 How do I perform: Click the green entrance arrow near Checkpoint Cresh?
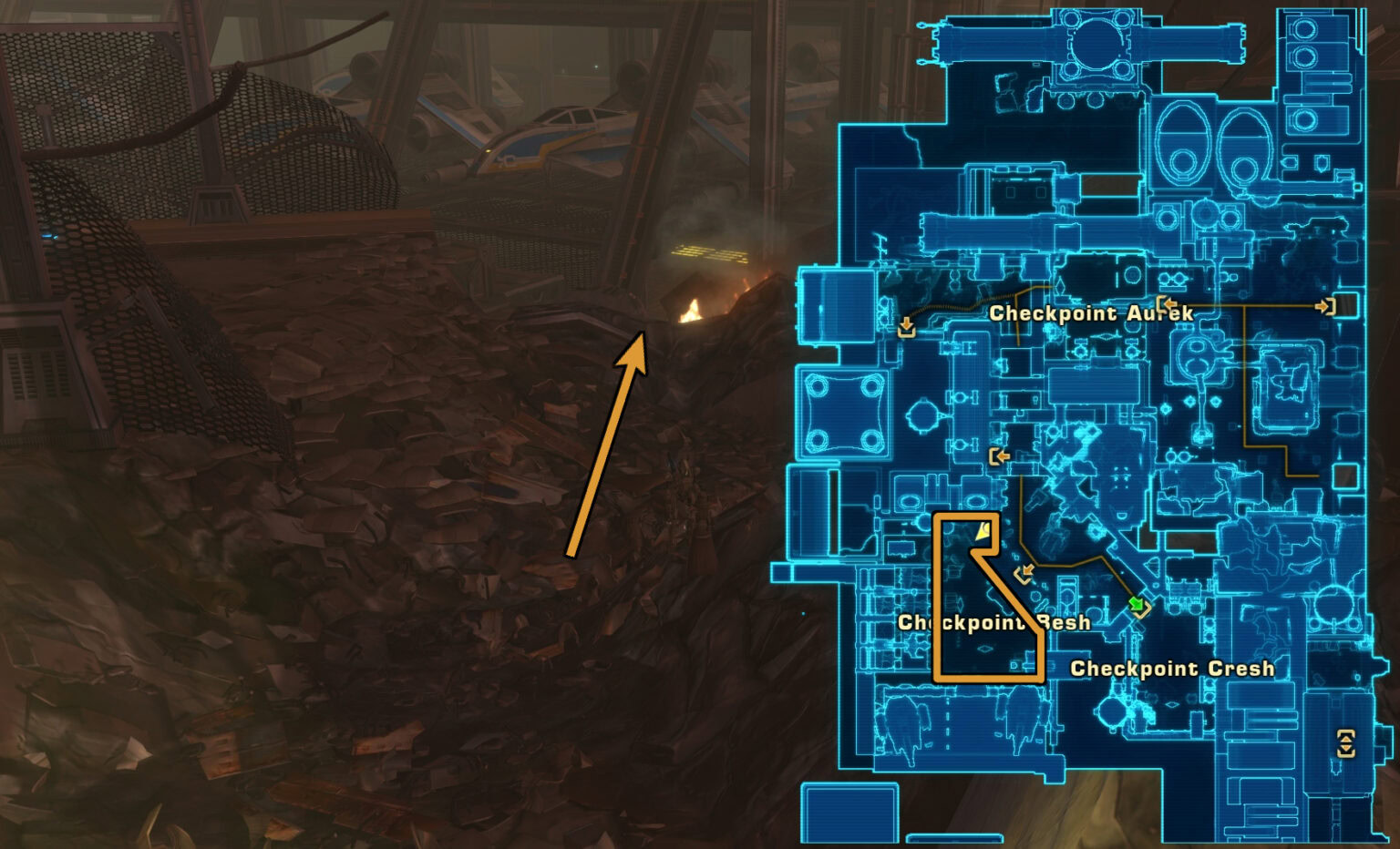pos(1138,605)
